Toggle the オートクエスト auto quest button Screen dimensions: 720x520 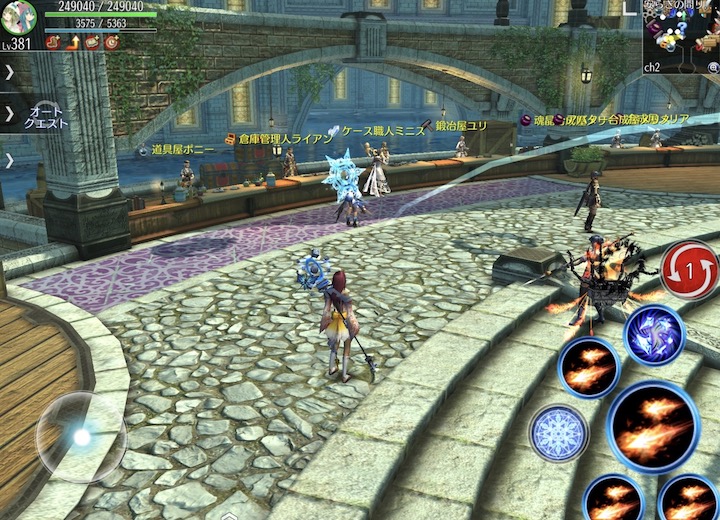click(45, 115)
